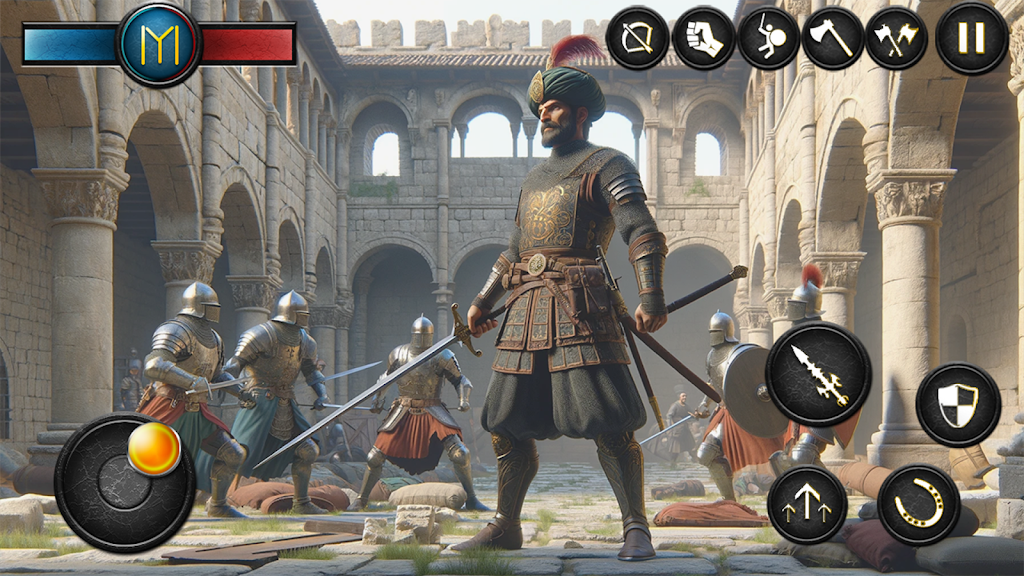Pause the game
1024x576 pixels.
(971, 39)
